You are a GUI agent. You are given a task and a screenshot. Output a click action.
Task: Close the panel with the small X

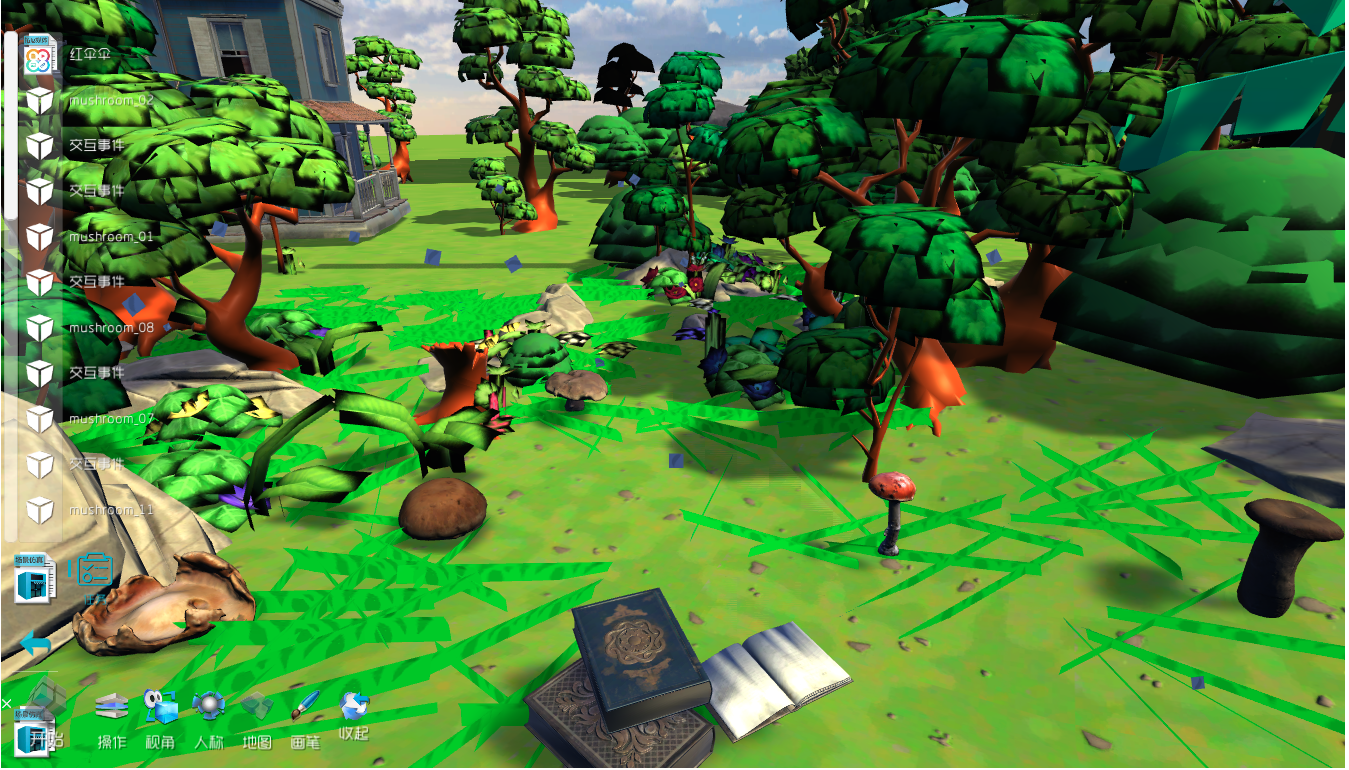6,703
